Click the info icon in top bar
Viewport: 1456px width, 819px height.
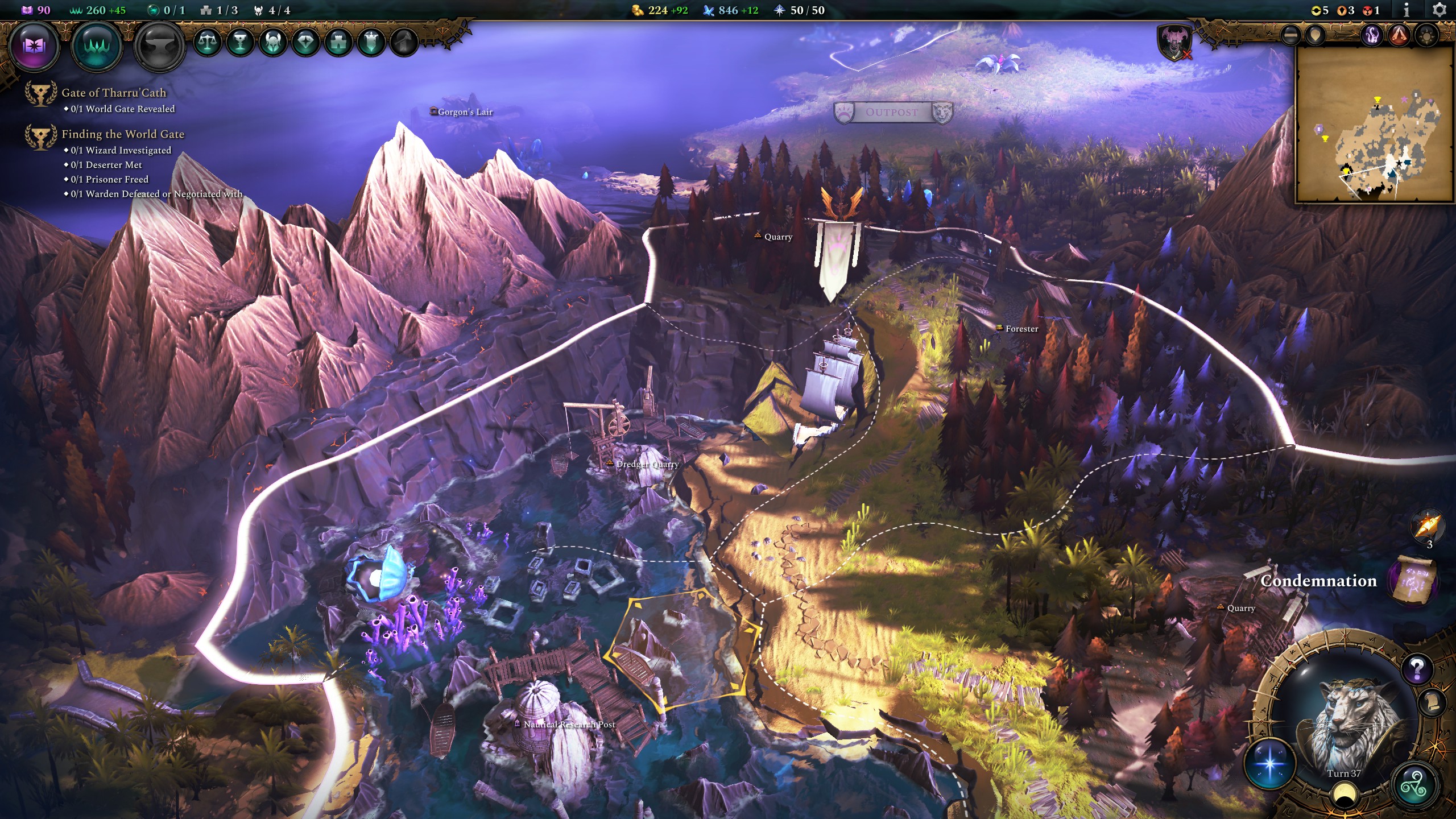pos(1407,9)
